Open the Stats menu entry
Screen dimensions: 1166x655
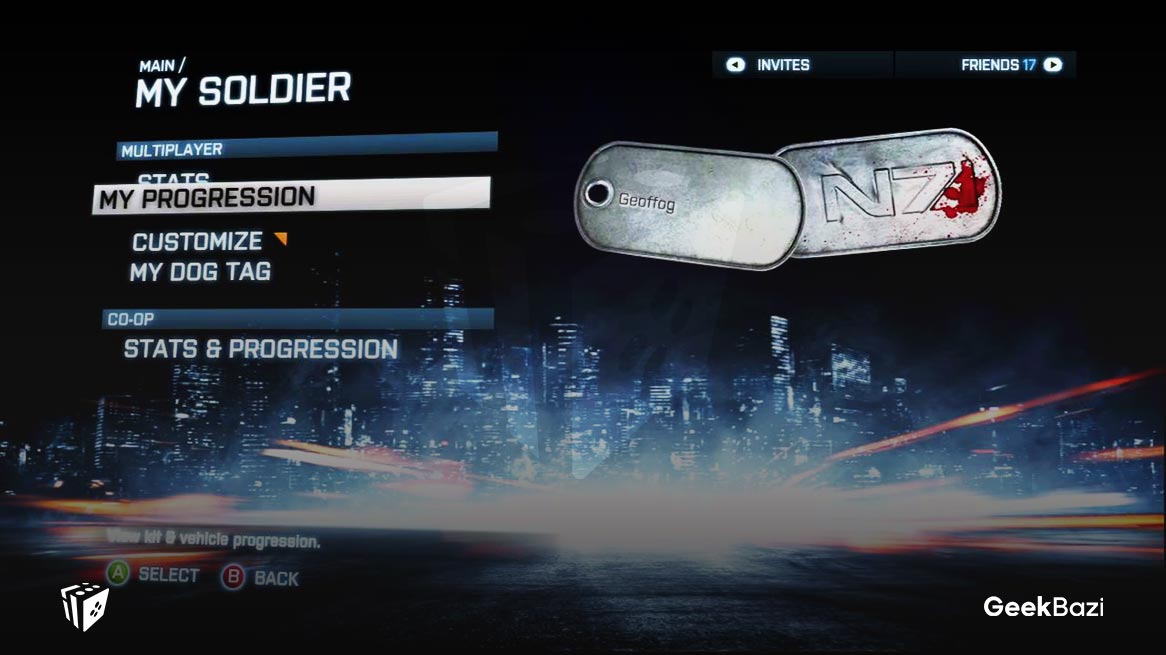[x=173, y=179]
